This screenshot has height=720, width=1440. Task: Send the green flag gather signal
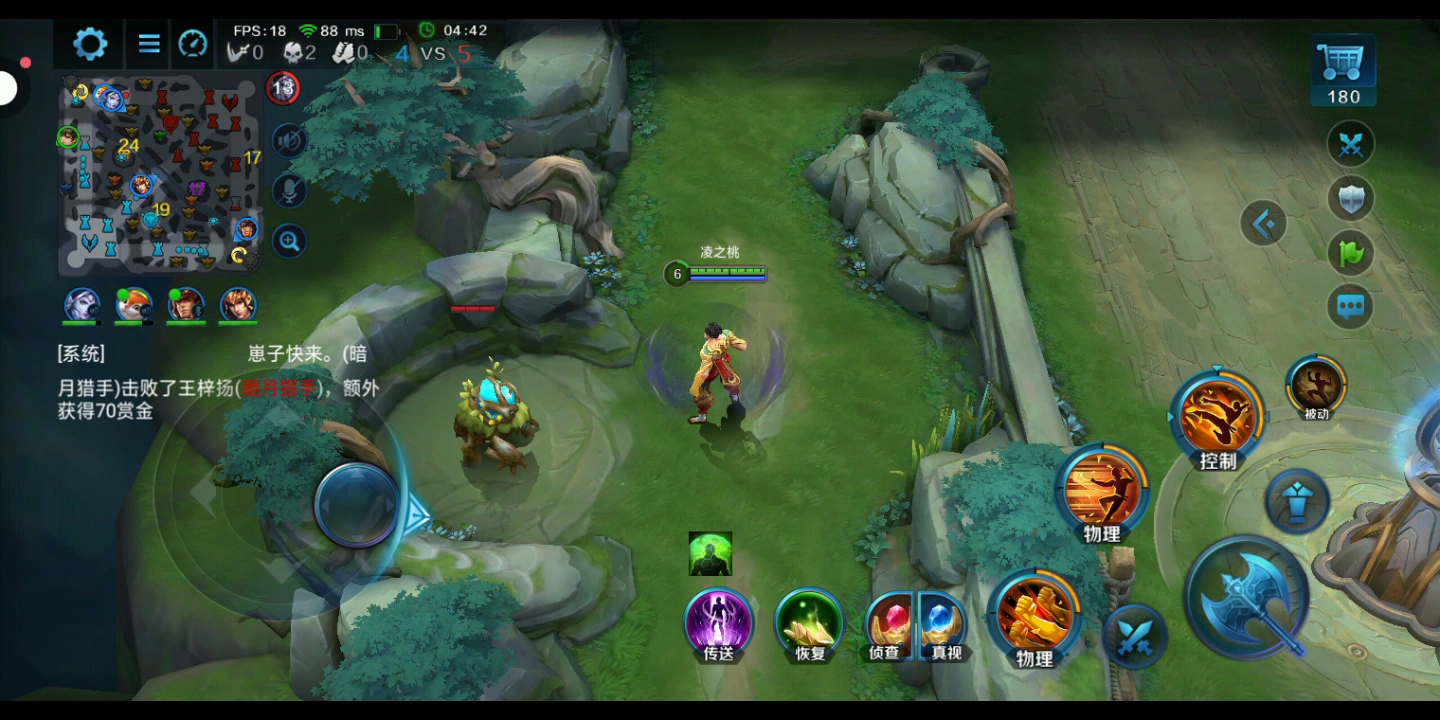[1351, 252]
